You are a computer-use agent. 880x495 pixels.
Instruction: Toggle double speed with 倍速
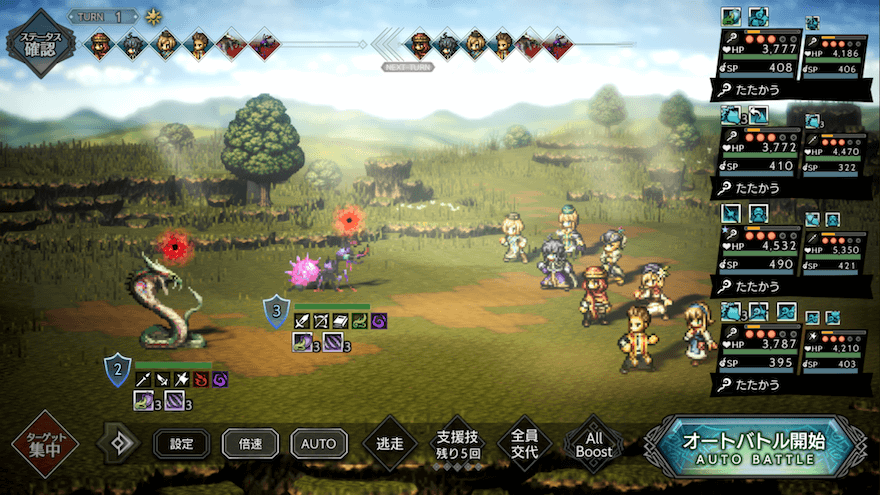click(x=250, y=443)
